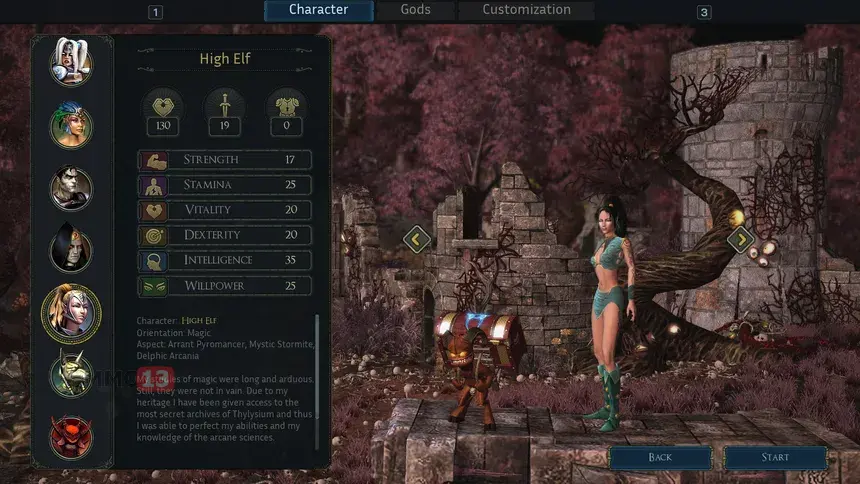The width and height of the screenshot is (860, 484).
Task: Pick the pale dark-haired man portrait
Action: tap(71, 188)
